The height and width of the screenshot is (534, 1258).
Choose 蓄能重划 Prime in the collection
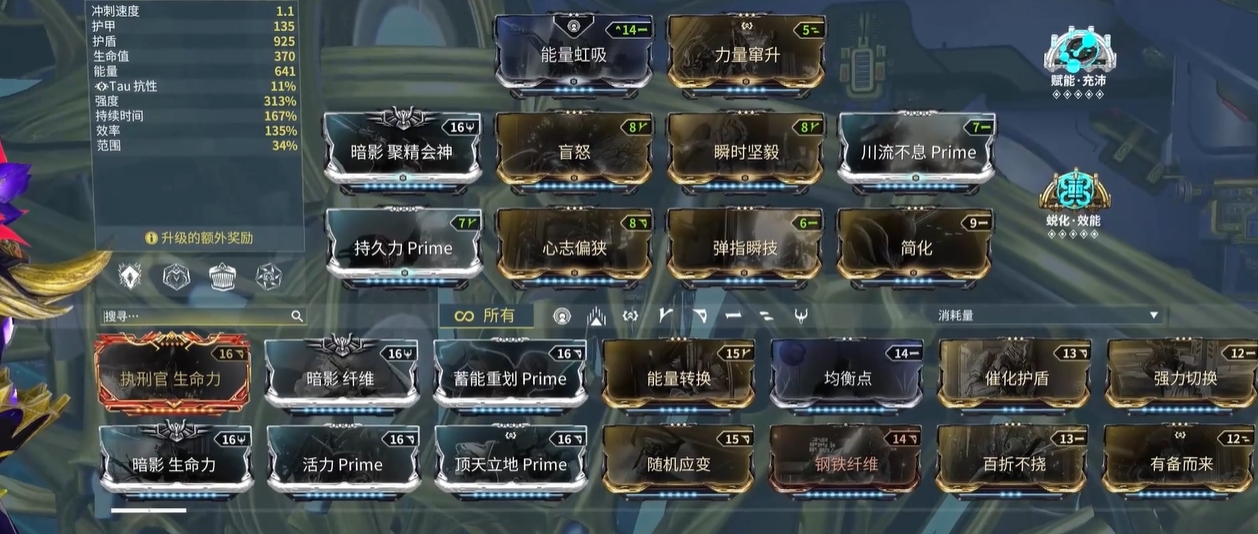point(510,379)
